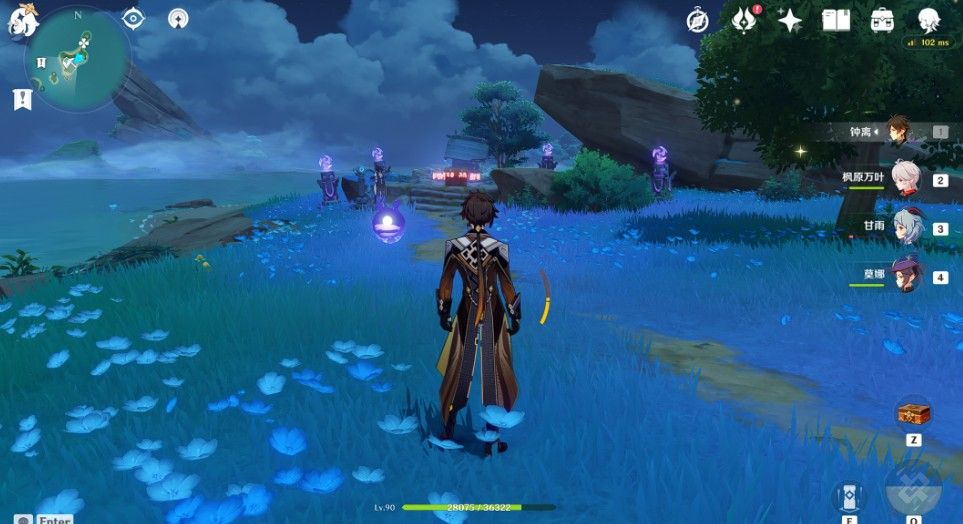Image resolution: width=963 pixels, height=524 pixels.
Task: Open the icon right of the eye icon
Action: [178, 18]
